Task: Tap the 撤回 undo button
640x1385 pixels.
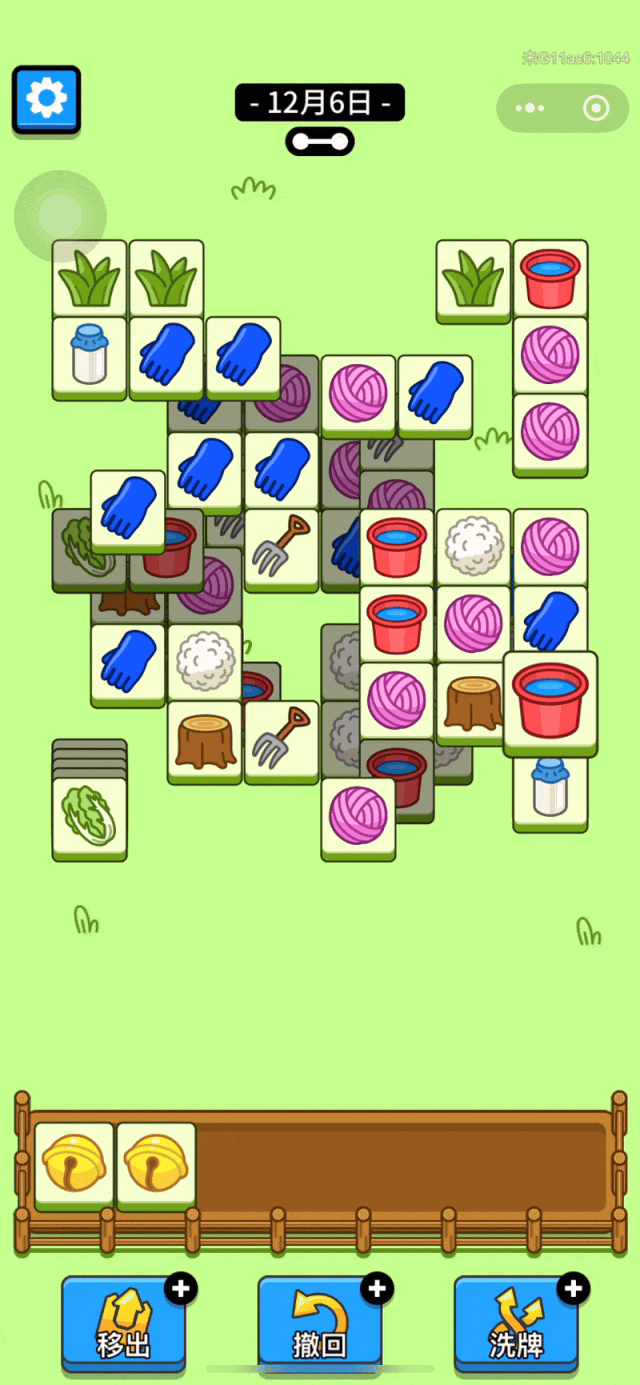Action: click(x=320, y=1321)
